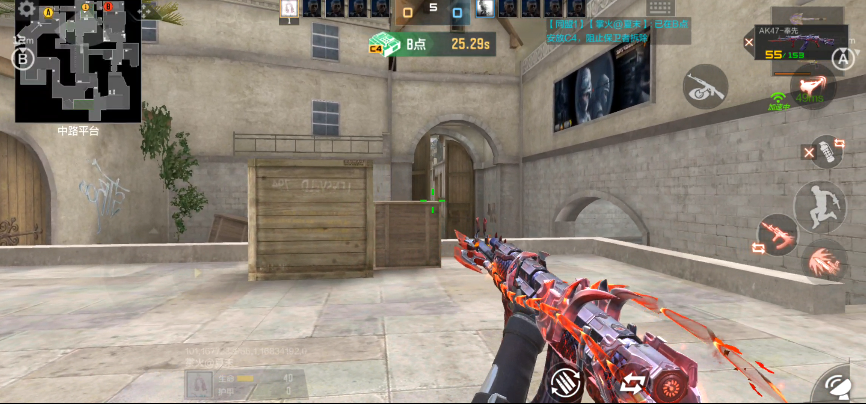Tap the rifle swap button with arrows
This screenshot has width=866, height=404.
(x=777, y=235)
